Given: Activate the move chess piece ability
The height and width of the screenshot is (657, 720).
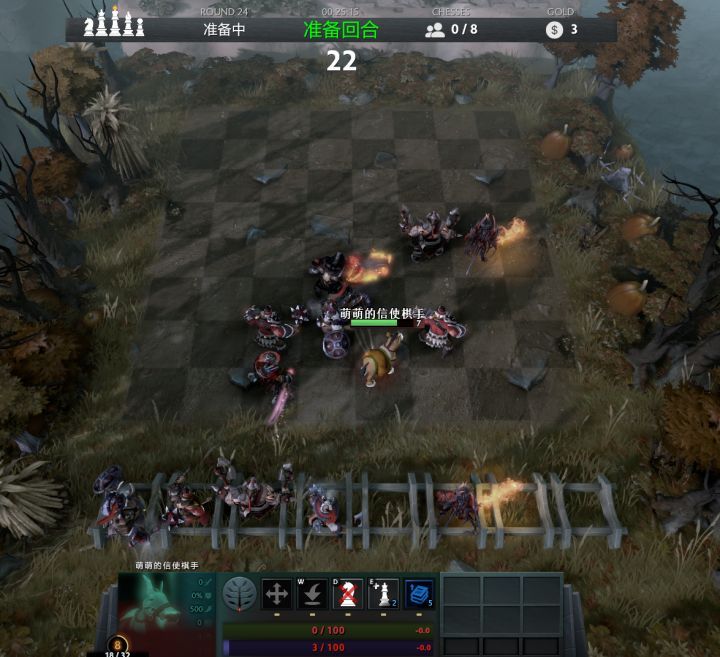Looking at the screenshot, I should 277,594.
